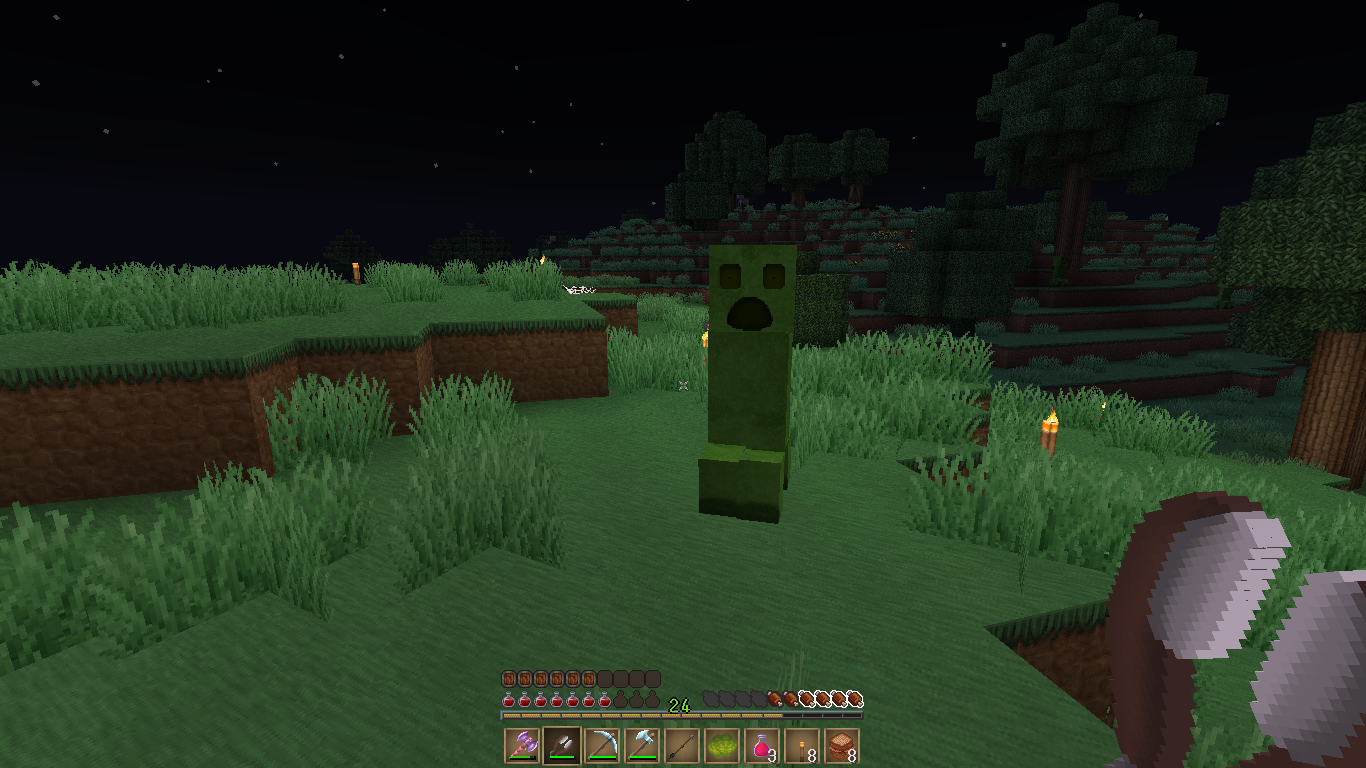The image size is (1366, 768).
Task: Choose the selected double-headed hammer slot
Action: tap(562, 746)
